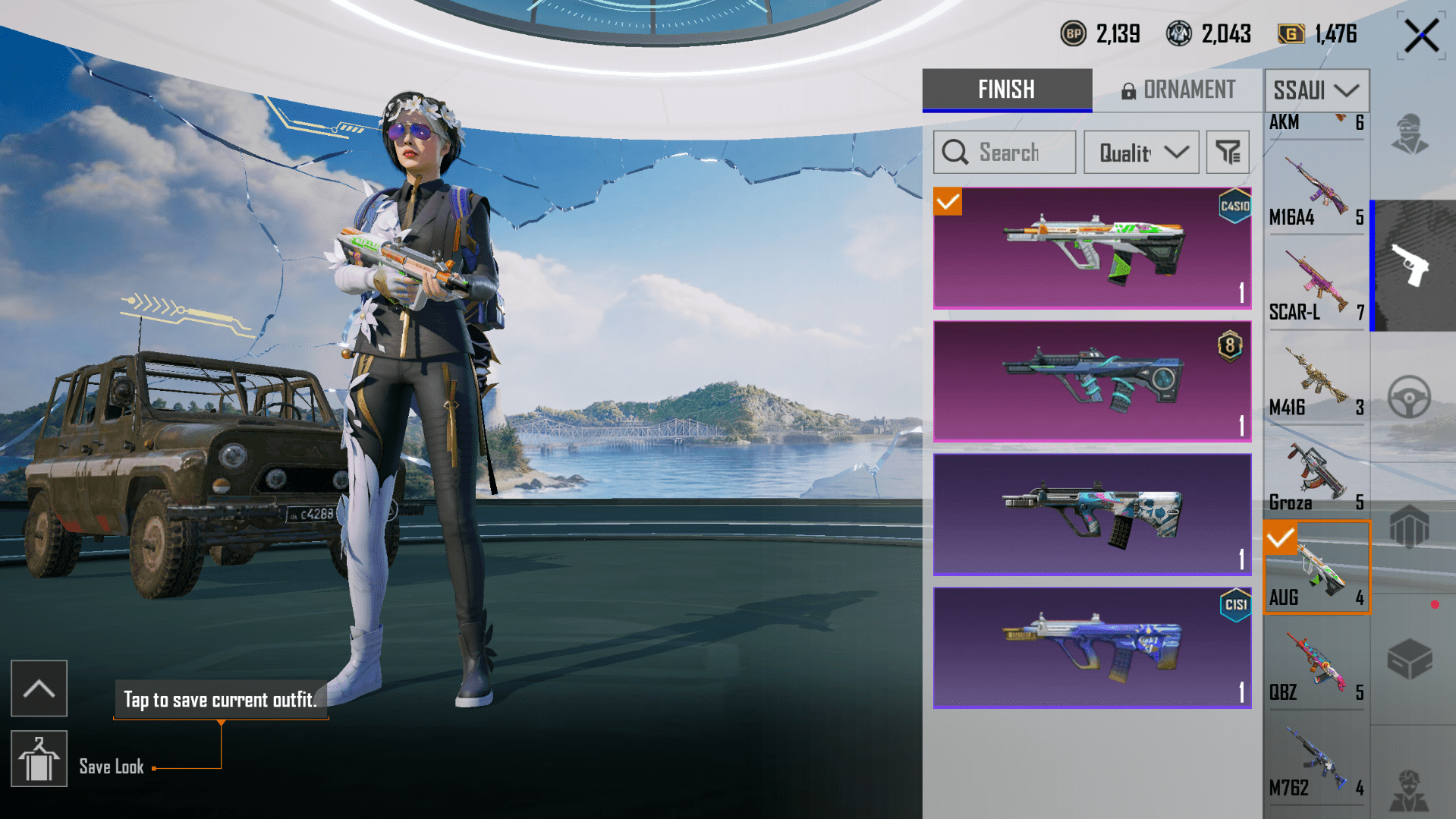Switch to the FINISH tab
This screenshot has height=819, width=1456.
(x=1006, y=90)
